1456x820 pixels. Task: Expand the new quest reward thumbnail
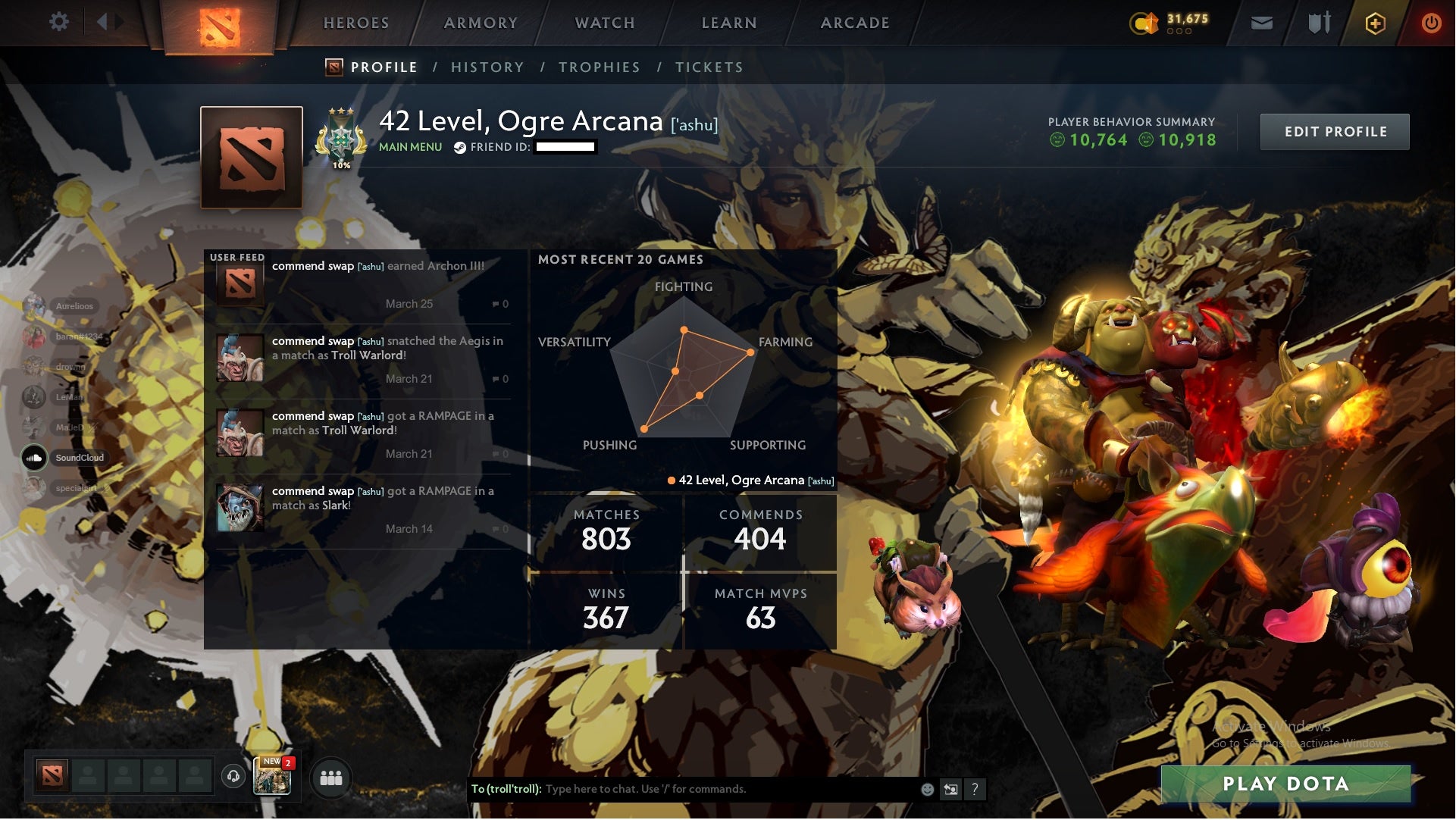point(273,777)
